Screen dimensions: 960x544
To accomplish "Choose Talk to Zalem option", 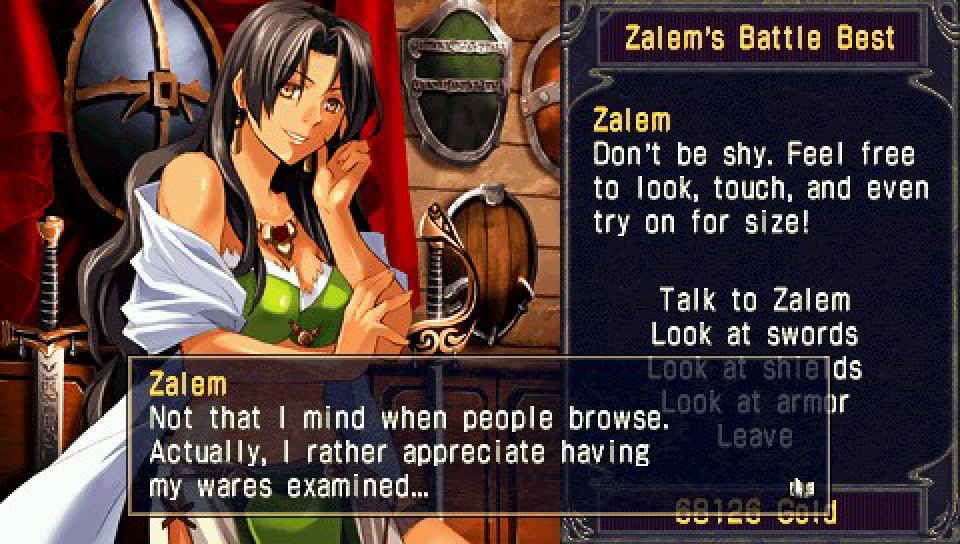I will tap(754, 299).
